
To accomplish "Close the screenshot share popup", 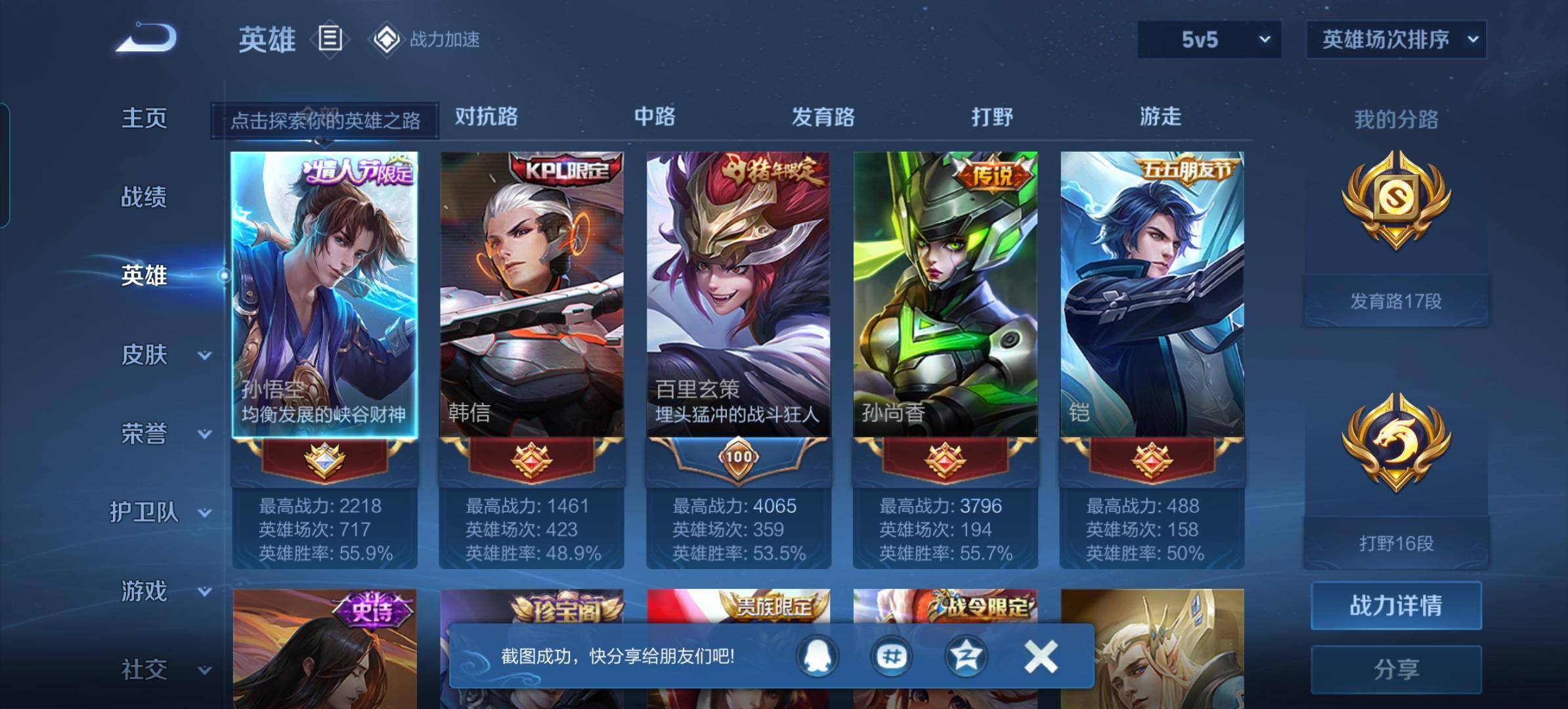I will coord(1040,656).
